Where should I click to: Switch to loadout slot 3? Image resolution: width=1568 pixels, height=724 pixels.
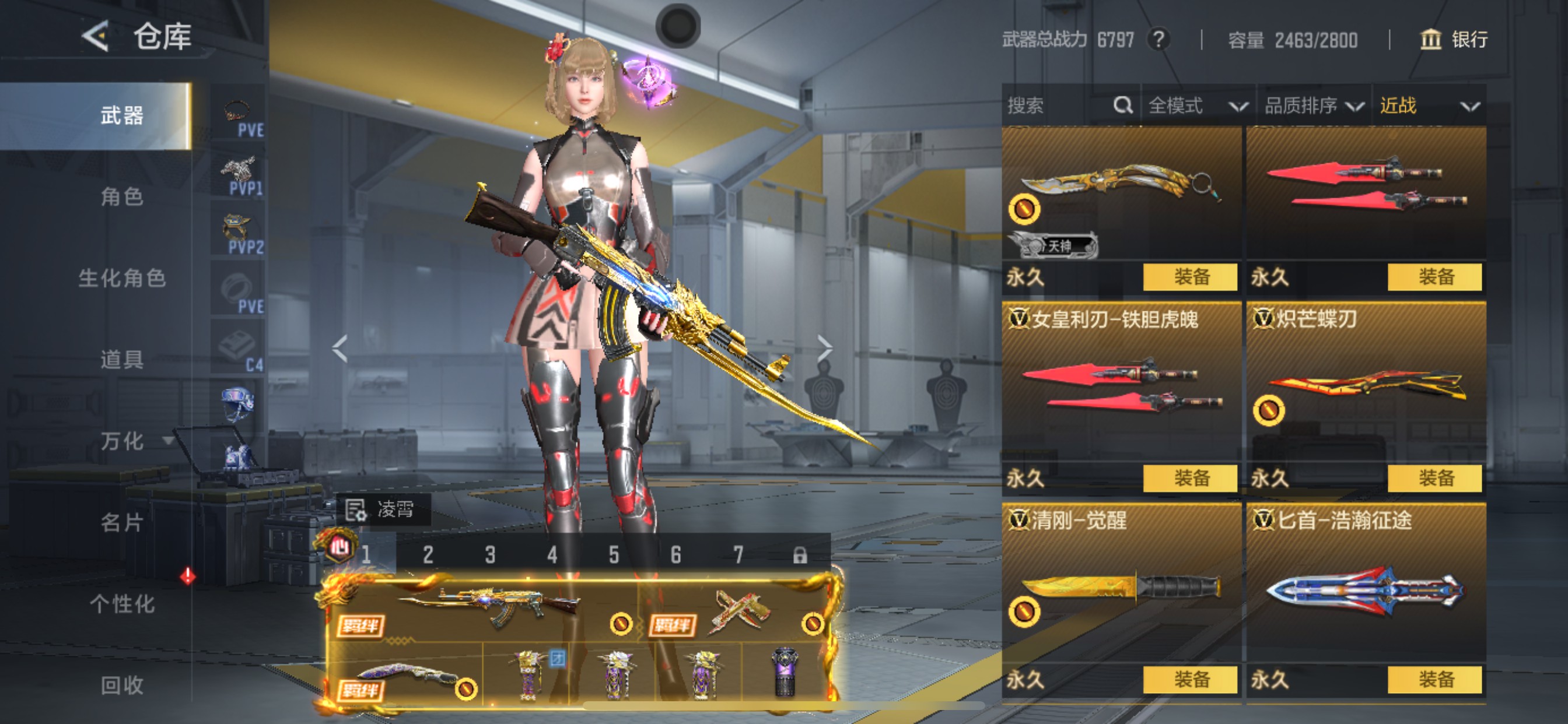tap(490, 554)
